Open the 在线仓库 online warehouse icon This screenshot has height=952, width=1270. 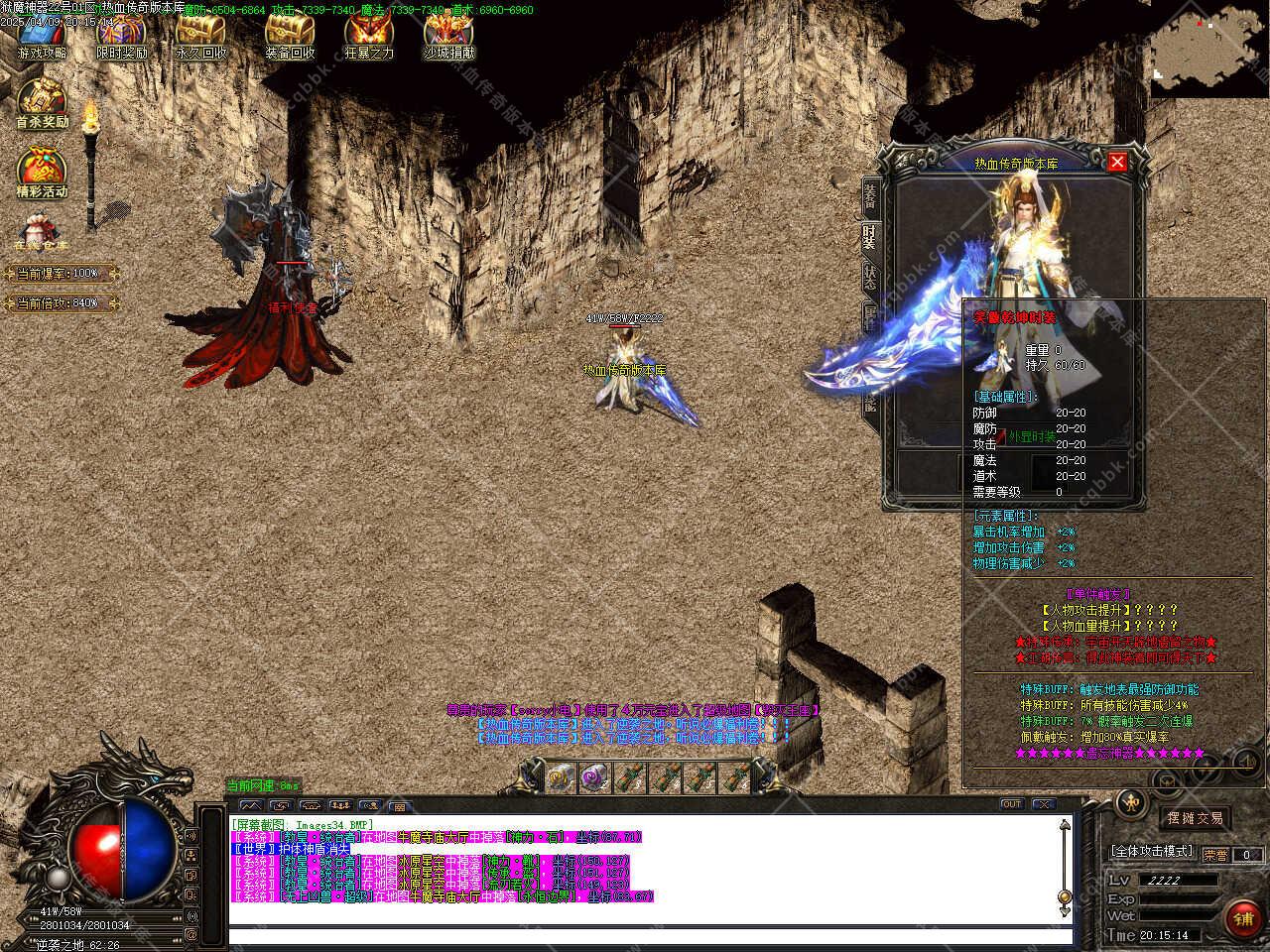42,233
